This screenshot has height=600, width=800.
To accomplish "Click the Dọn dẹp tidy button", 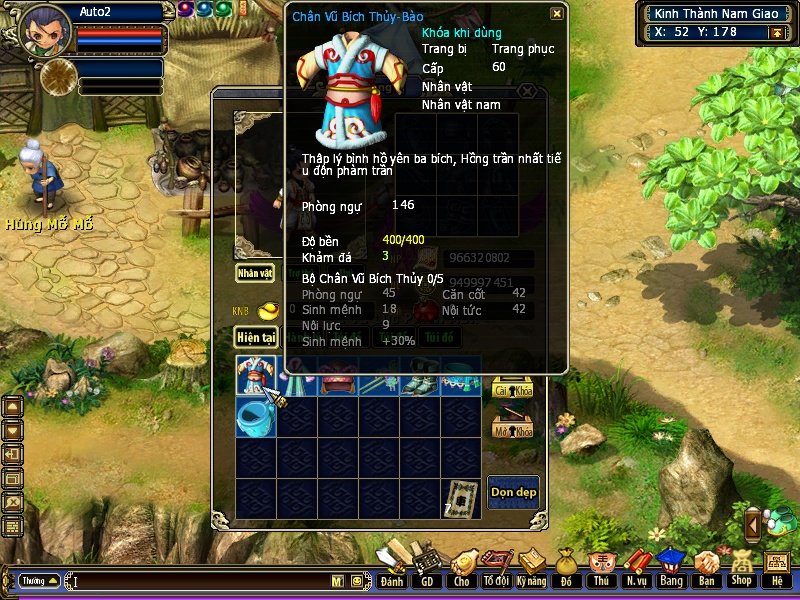I will pyautogui.click(x=513, y=492).
